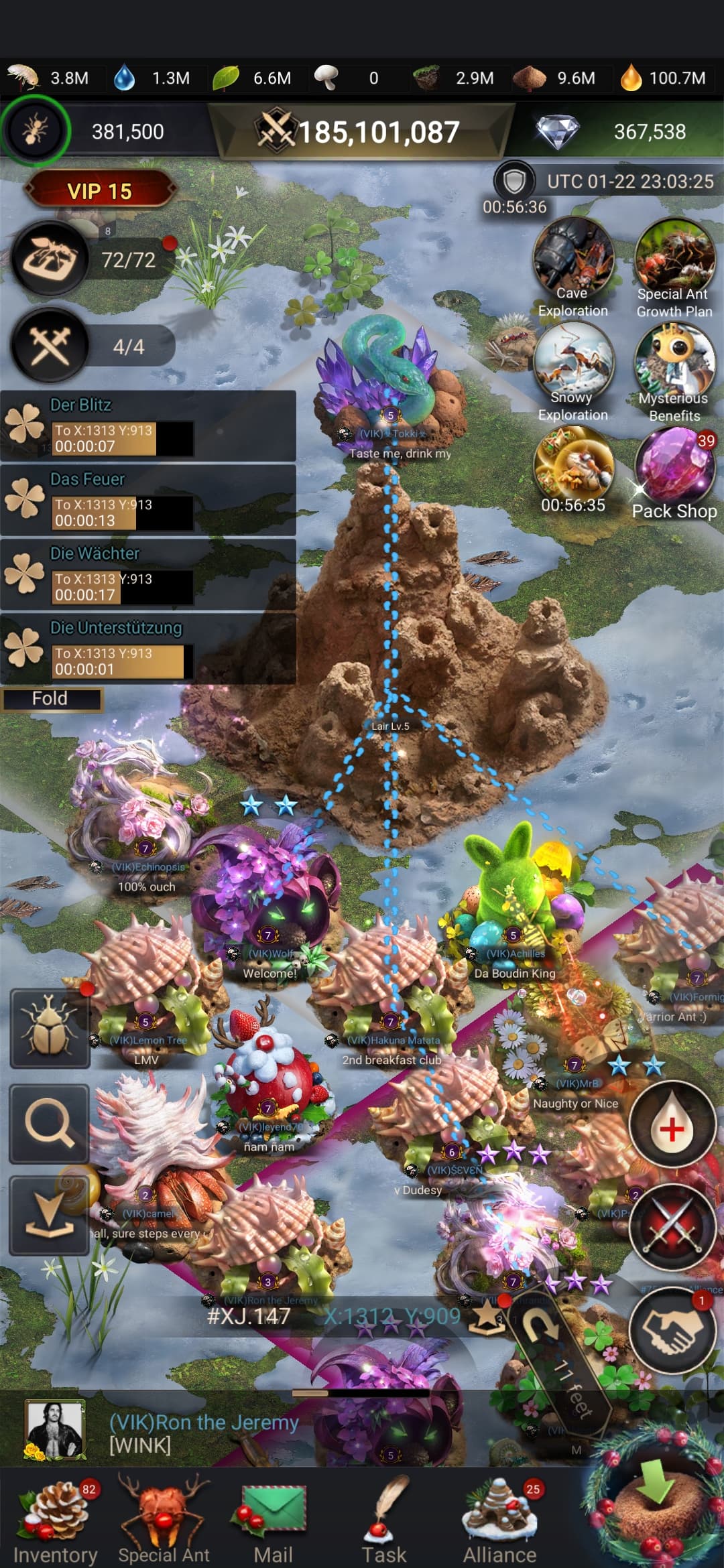Open the Task menu
The height and width of the screenshot is (1568, 724).
(383, 1518)
